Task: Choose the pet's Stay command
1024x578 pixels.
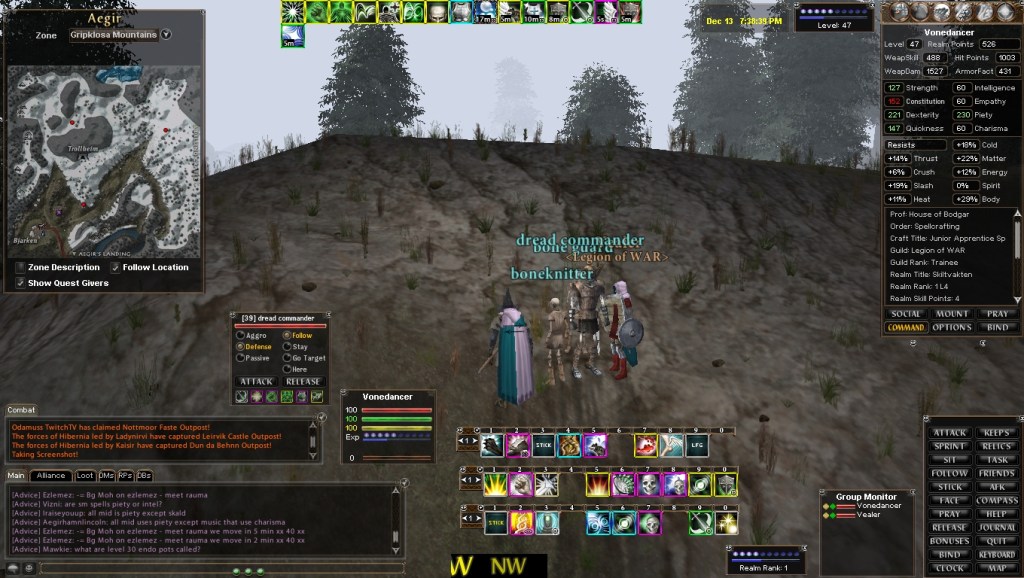Action: pos(287,346)
